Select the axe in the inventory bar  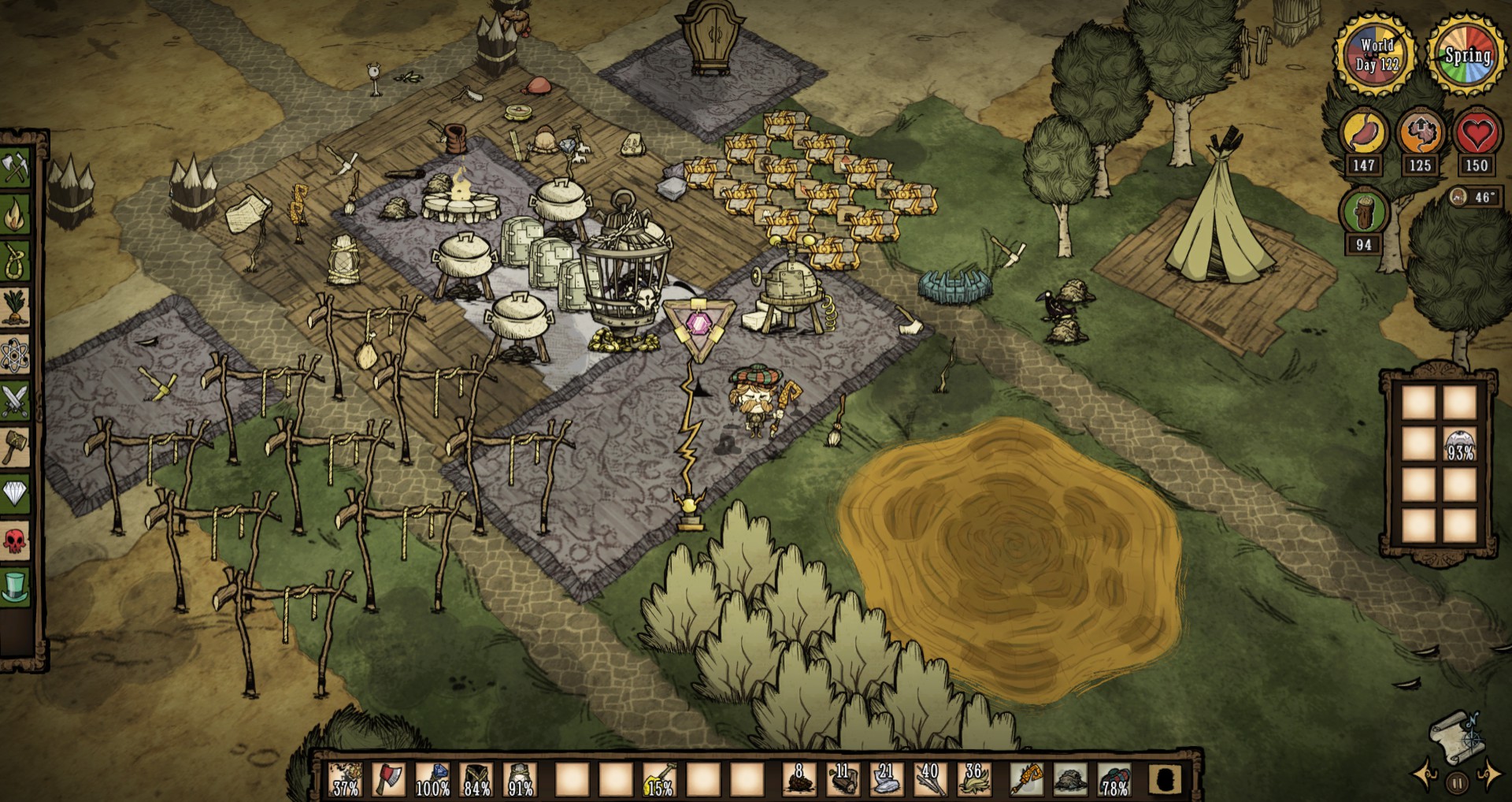click(x=389, y=779)
